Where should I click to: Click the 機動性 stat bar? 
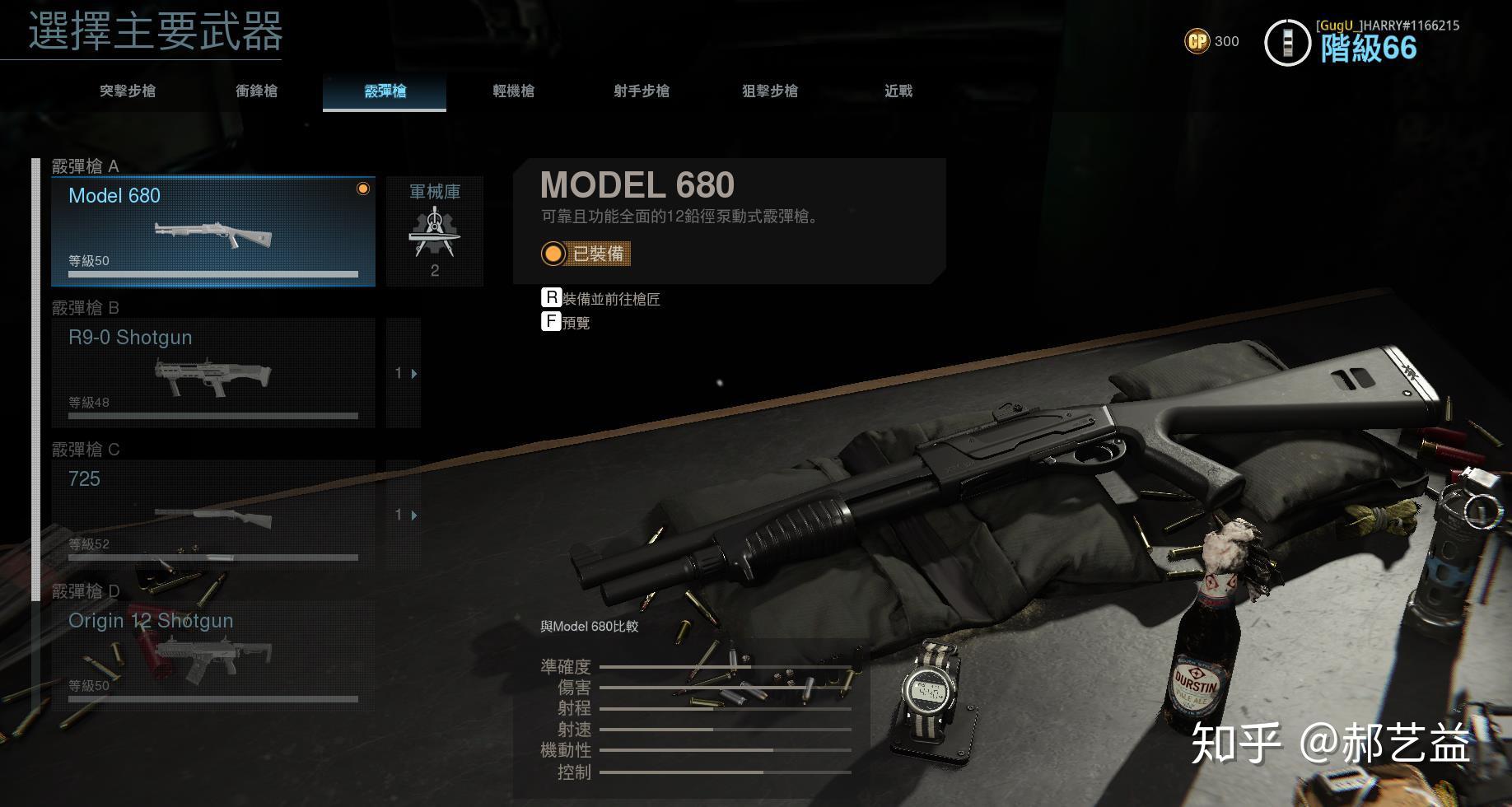pyautogui.click(x=725, y=750)
